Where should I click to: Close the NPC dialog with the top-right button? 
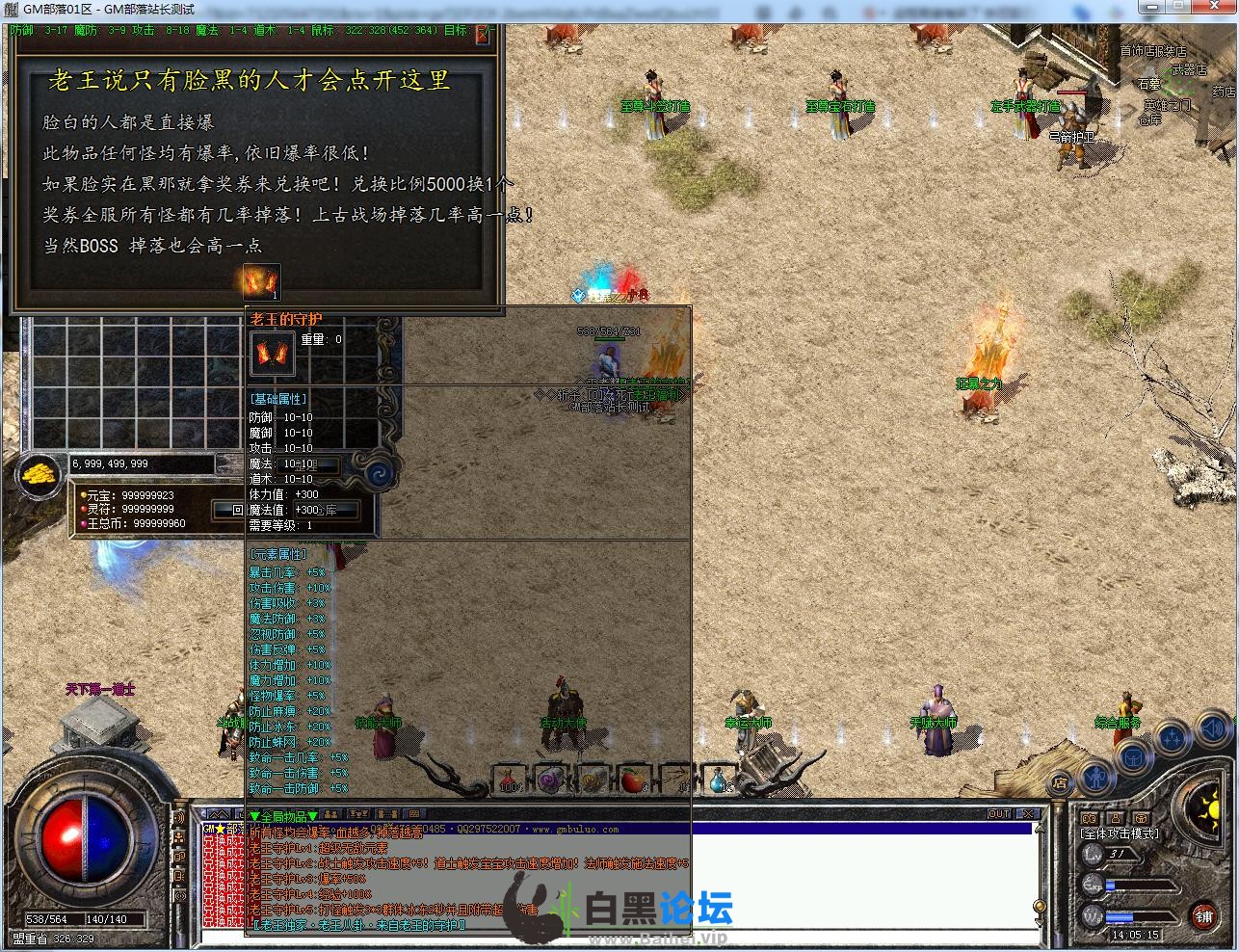click(484, 35)
